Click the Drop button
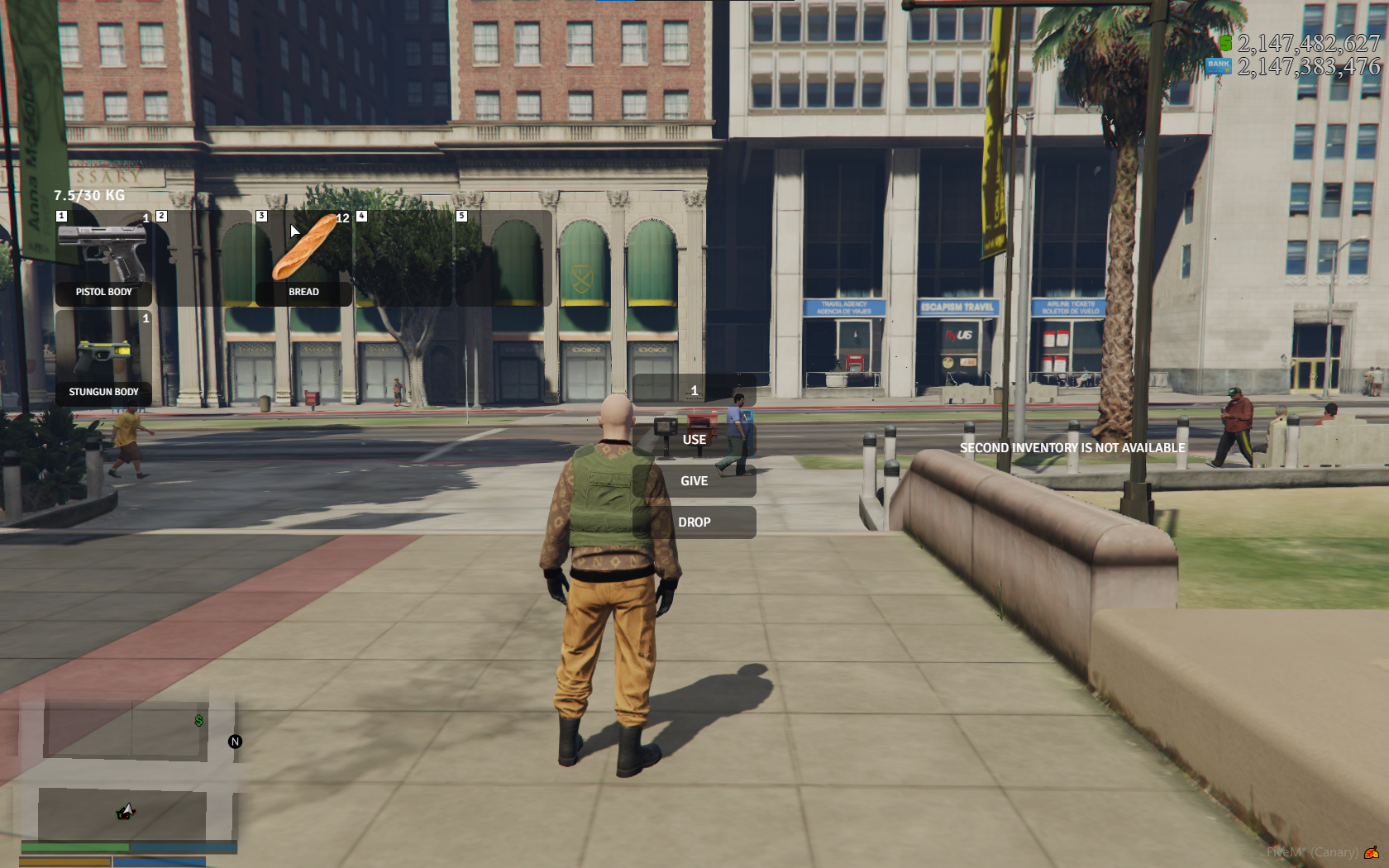The width and height of the screenshot is (1389, 868). [694, 522]
